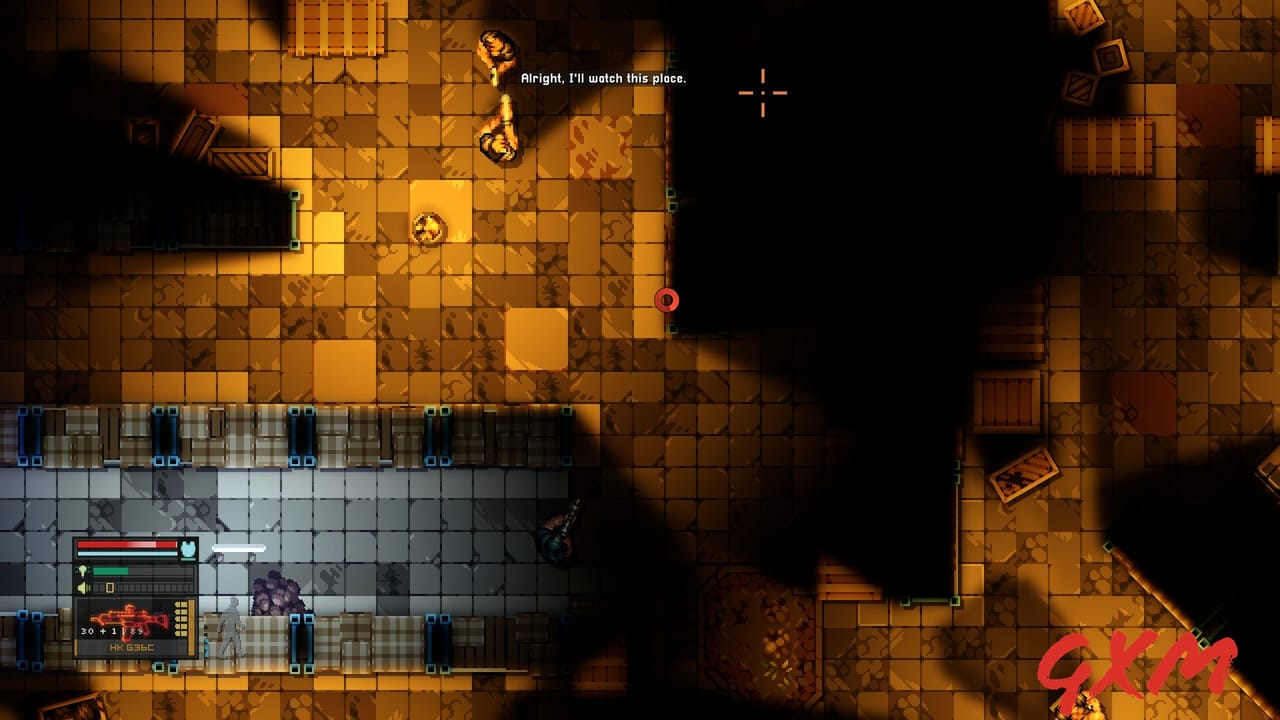This screenshot has height=720, width=1280.
Task: Select the HK G36C weapon name label
Action: (x=132, y=647)
